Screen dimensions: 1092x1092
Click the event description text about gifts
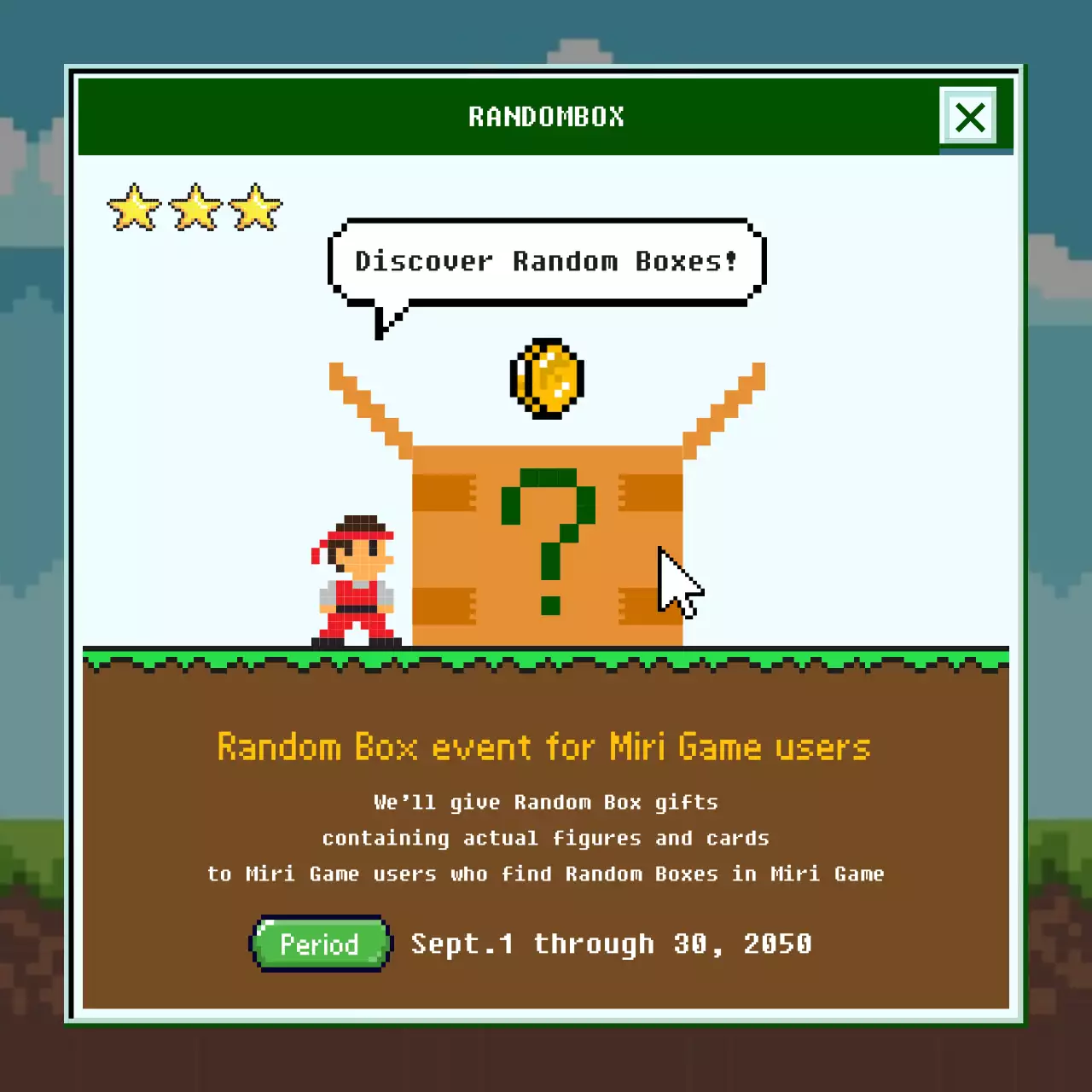[546, 802]
